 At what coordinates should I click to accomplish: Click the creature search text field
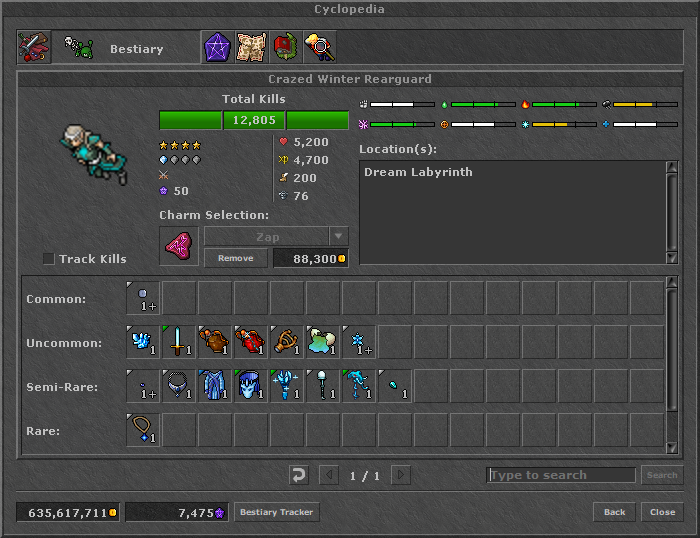561,475
